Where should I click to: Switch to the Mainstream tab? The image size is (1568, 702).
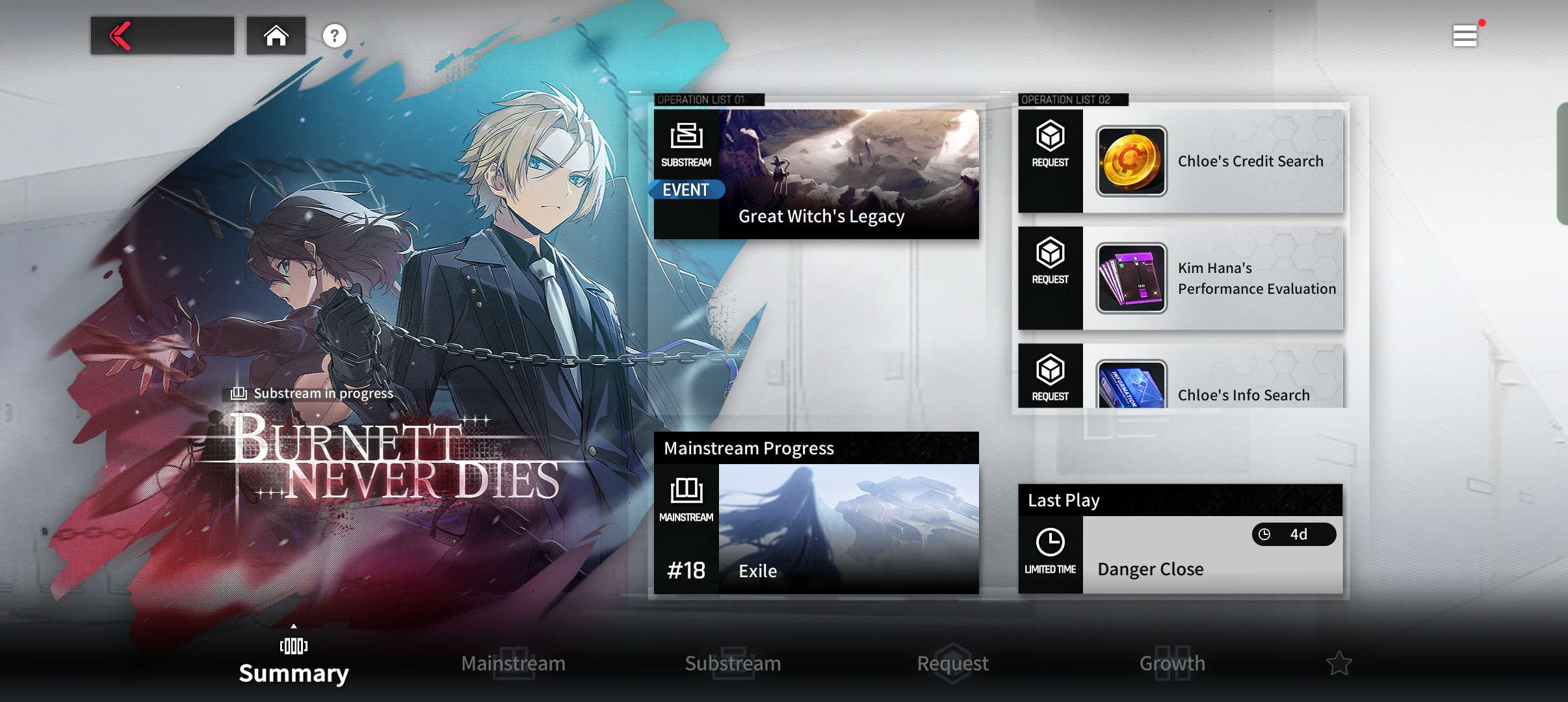(514, 663)
